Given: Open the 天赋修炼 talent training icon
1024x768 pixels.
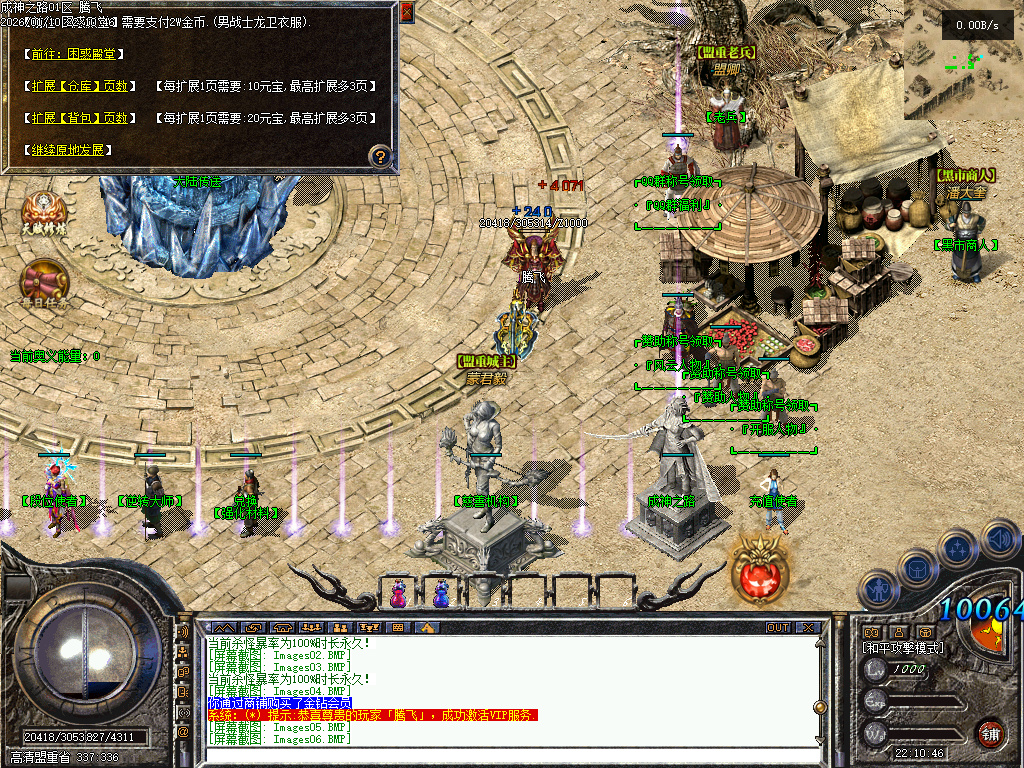Looking at the screenshot, I should 44,213.
